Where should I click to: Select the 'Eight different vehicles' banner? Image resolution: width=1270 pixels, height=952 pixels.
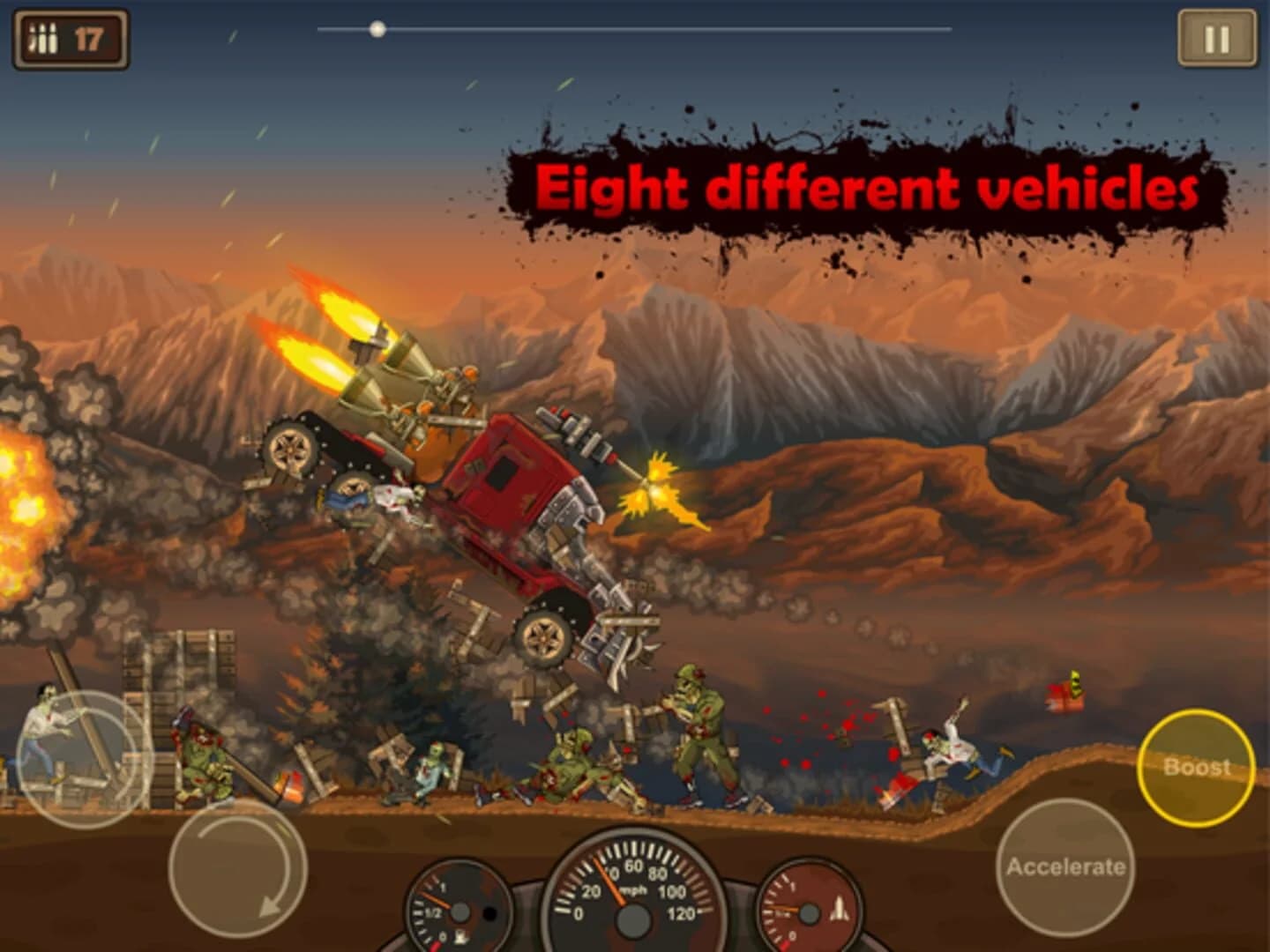[x=869, y=185]
